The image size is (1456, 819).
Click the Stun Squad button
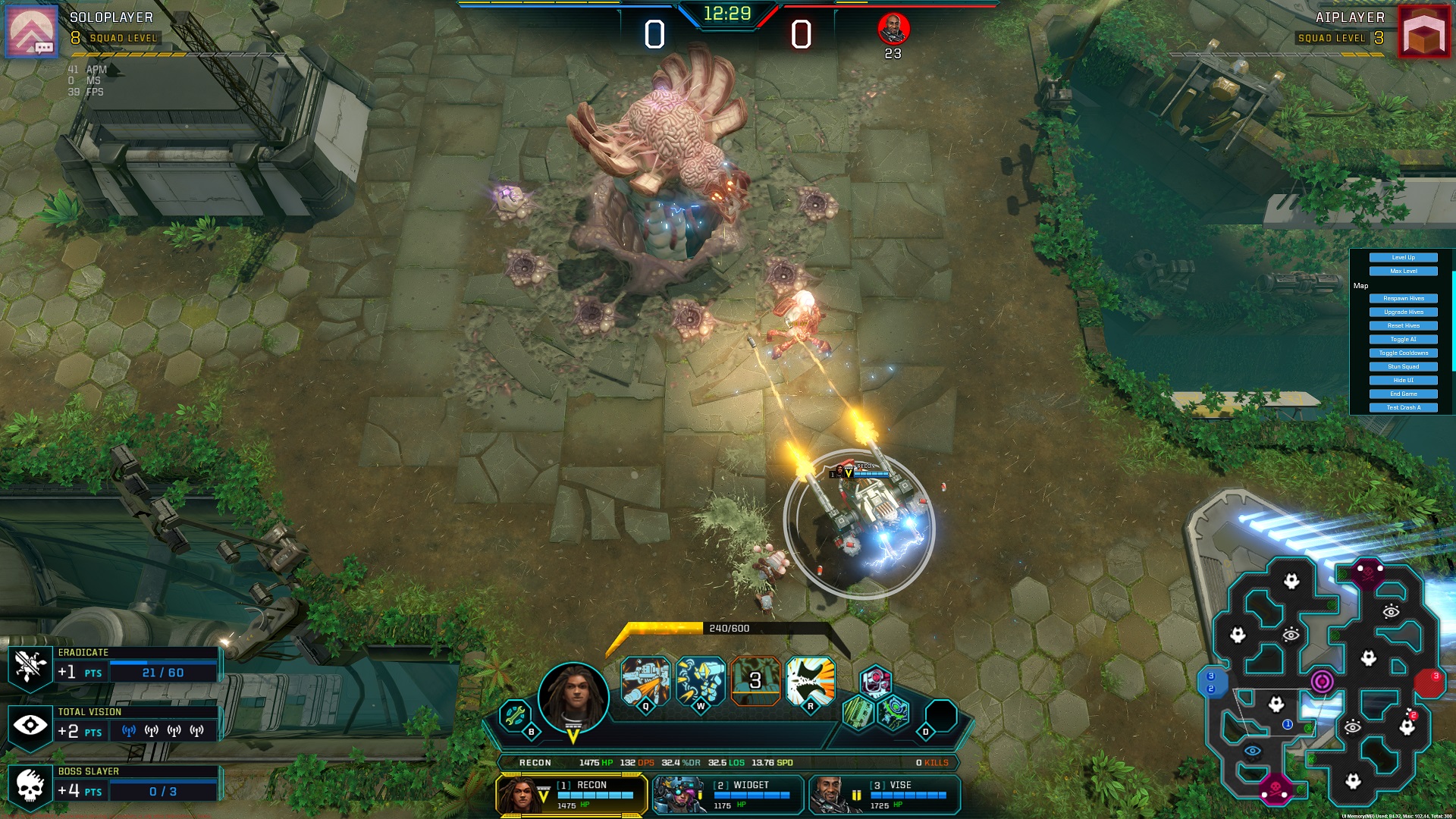(1403, 367)
